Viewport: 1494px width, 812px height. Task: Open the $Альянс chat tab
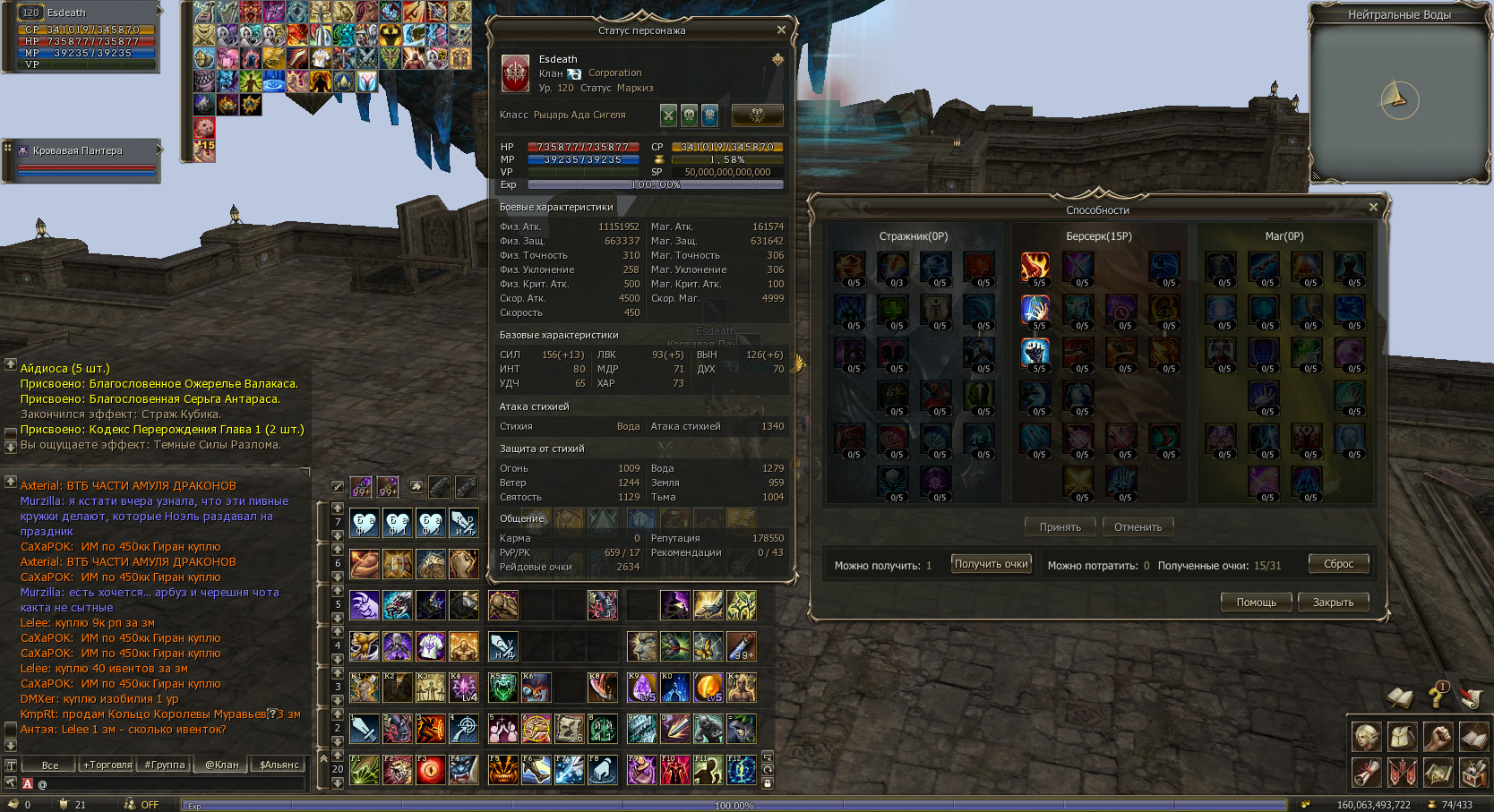279,765
